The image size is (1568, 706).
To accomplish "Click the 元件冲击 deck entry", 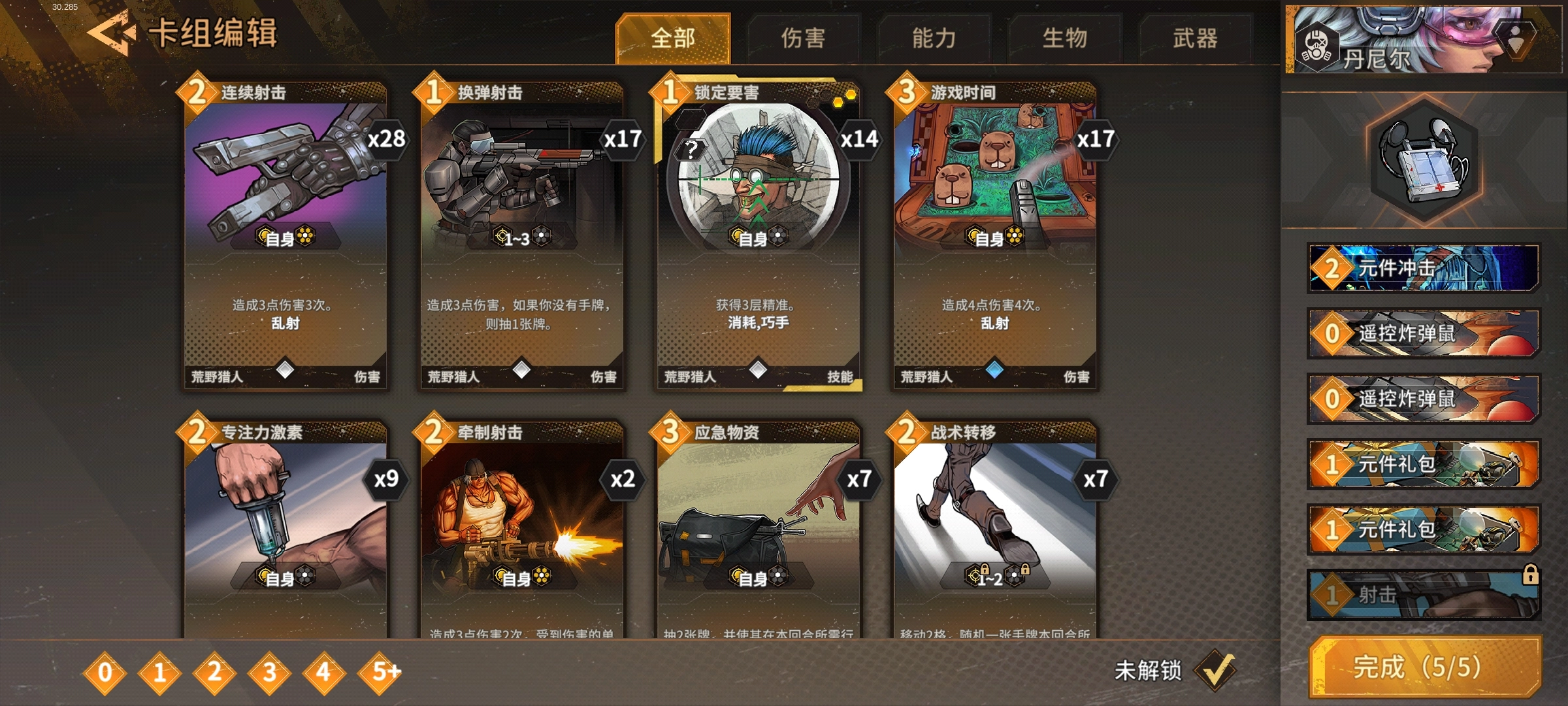I will (x=1424, y=268).
